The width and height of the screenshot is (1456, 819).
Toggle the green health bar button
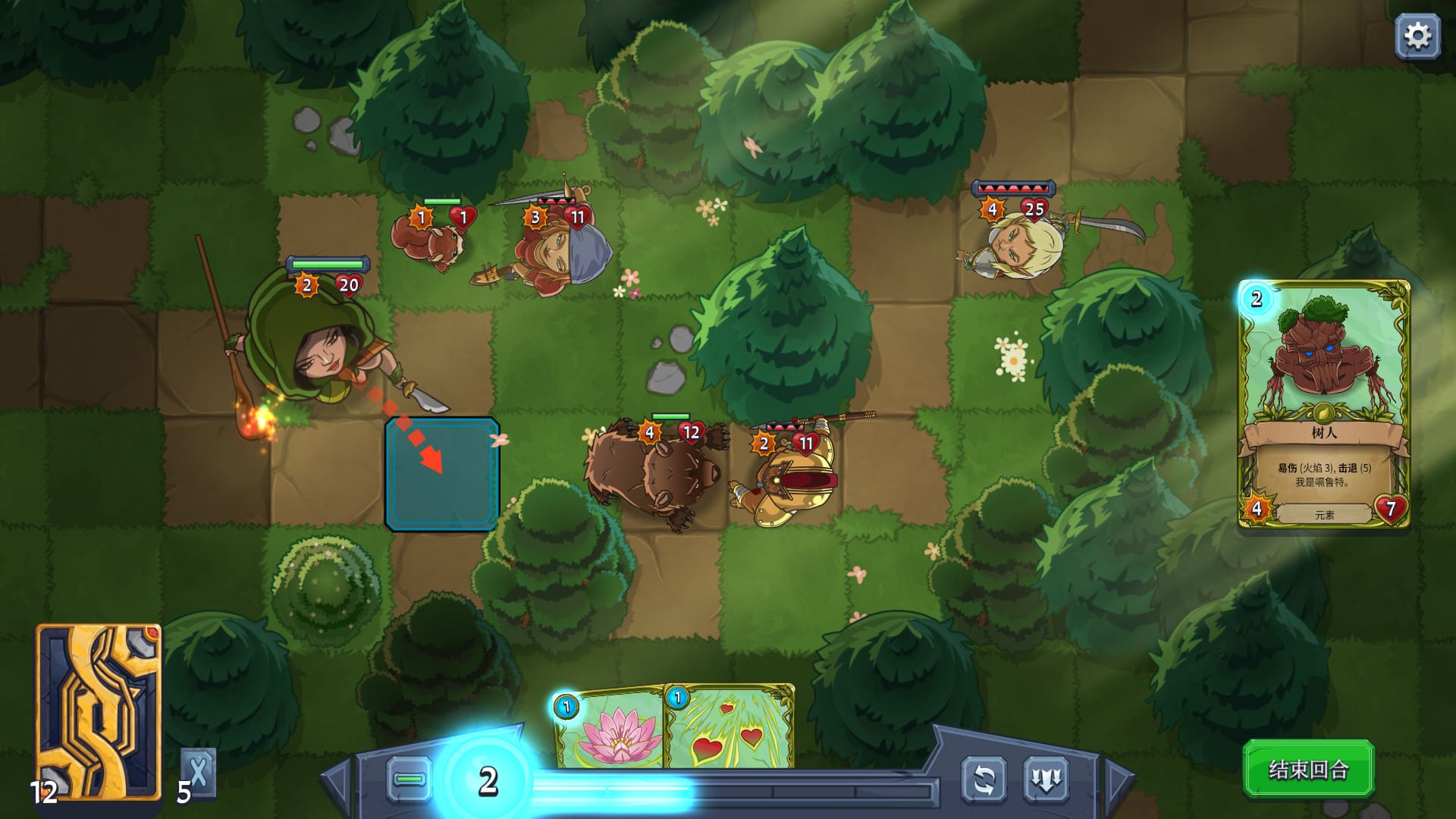point(410,780)
